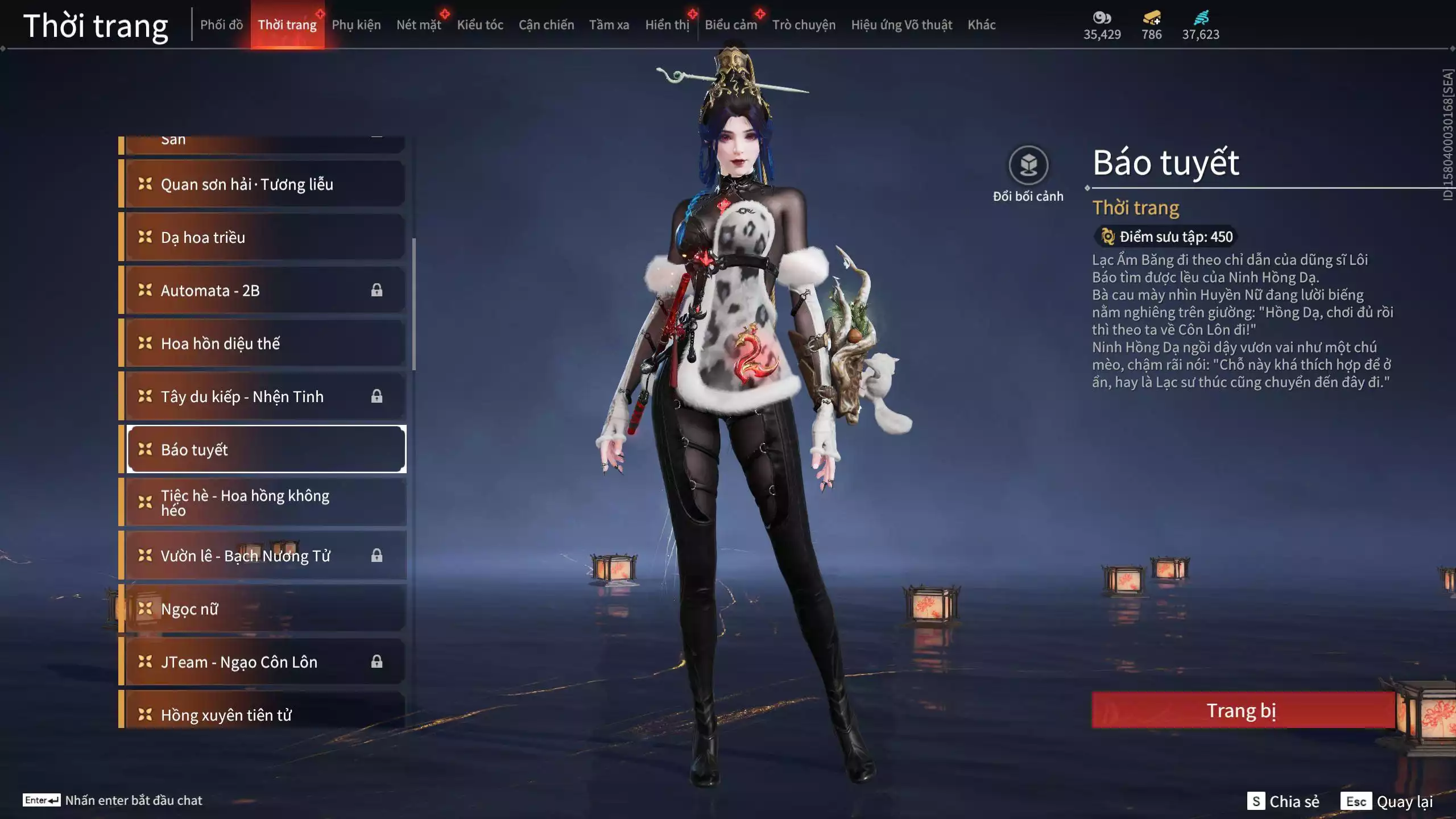Select the Dạ hoa triều outfit
Viewport: 1456px width, 819px height.
coord(265,237)
